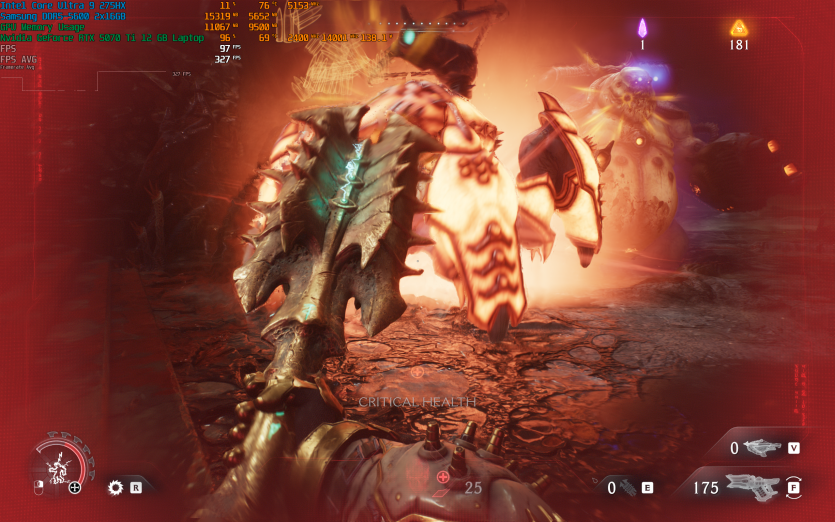835x522 pixels.
Task: Select the main weapon icon with 175 ammo
Action: tap(753, 487)
